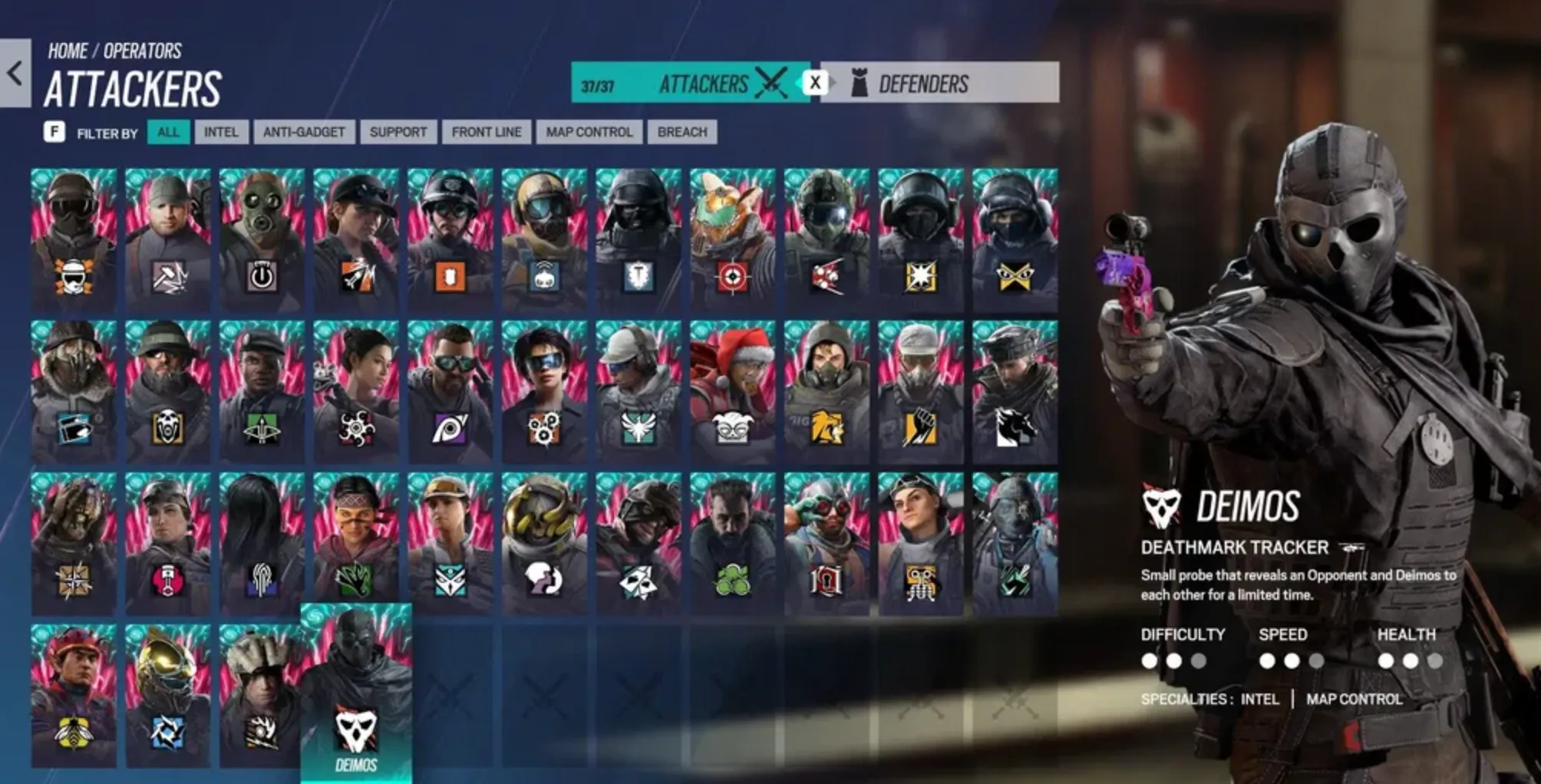Enable the SUPPORT role filter
Screen dimensions: 1541x784
(398, 131)
